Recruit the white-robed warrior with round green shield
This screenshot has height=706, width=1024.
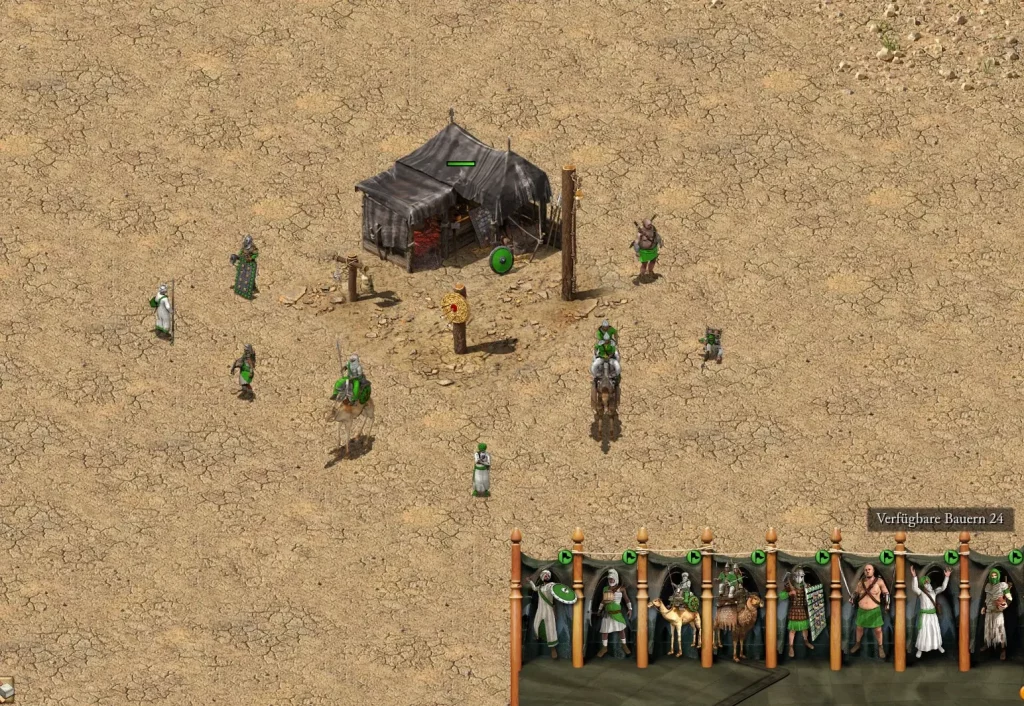(547, 611)
